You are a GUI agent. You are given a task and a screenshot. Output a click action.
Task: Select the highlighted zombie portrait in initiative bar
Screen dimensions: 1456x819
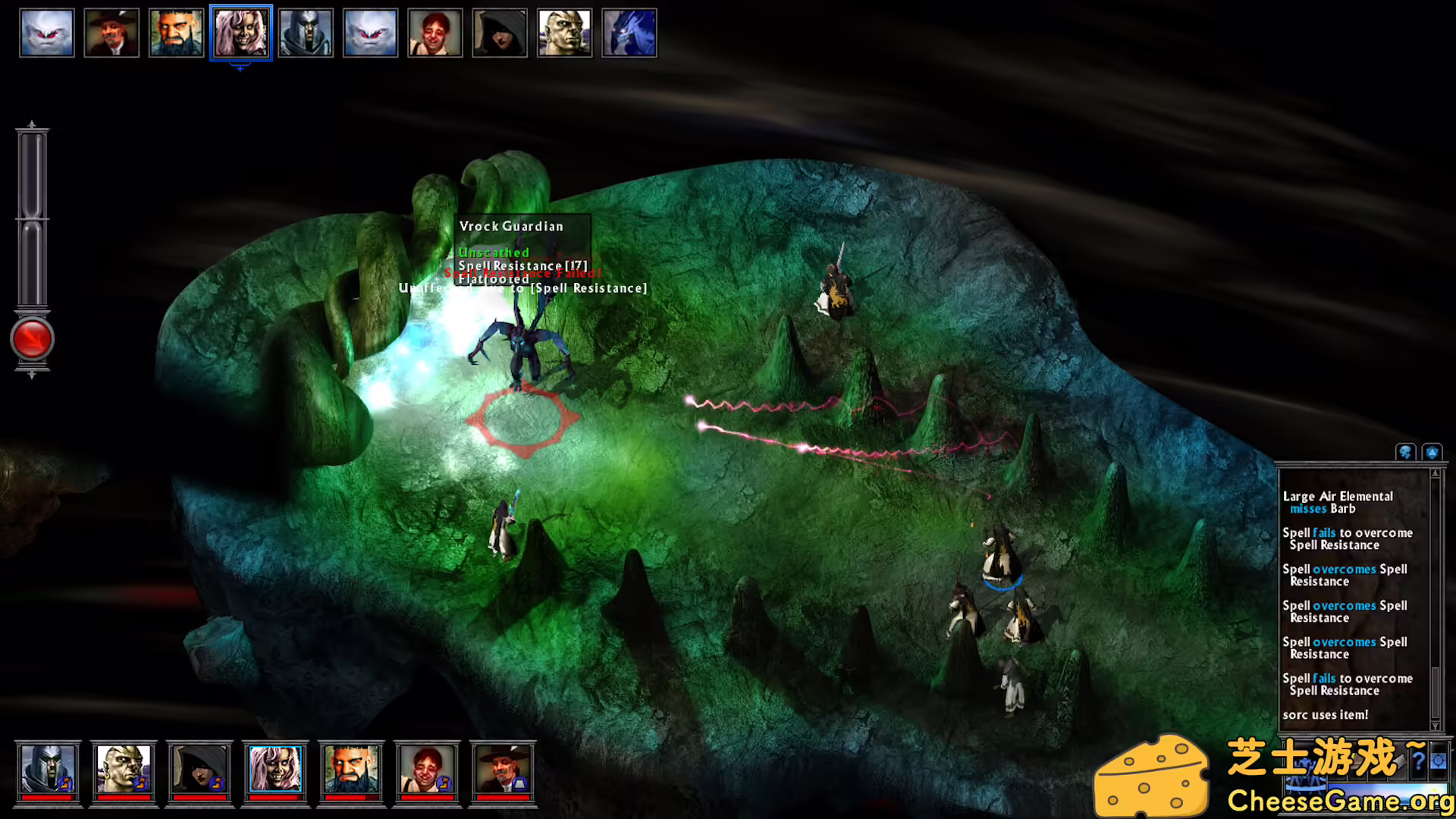coord(240,33)
